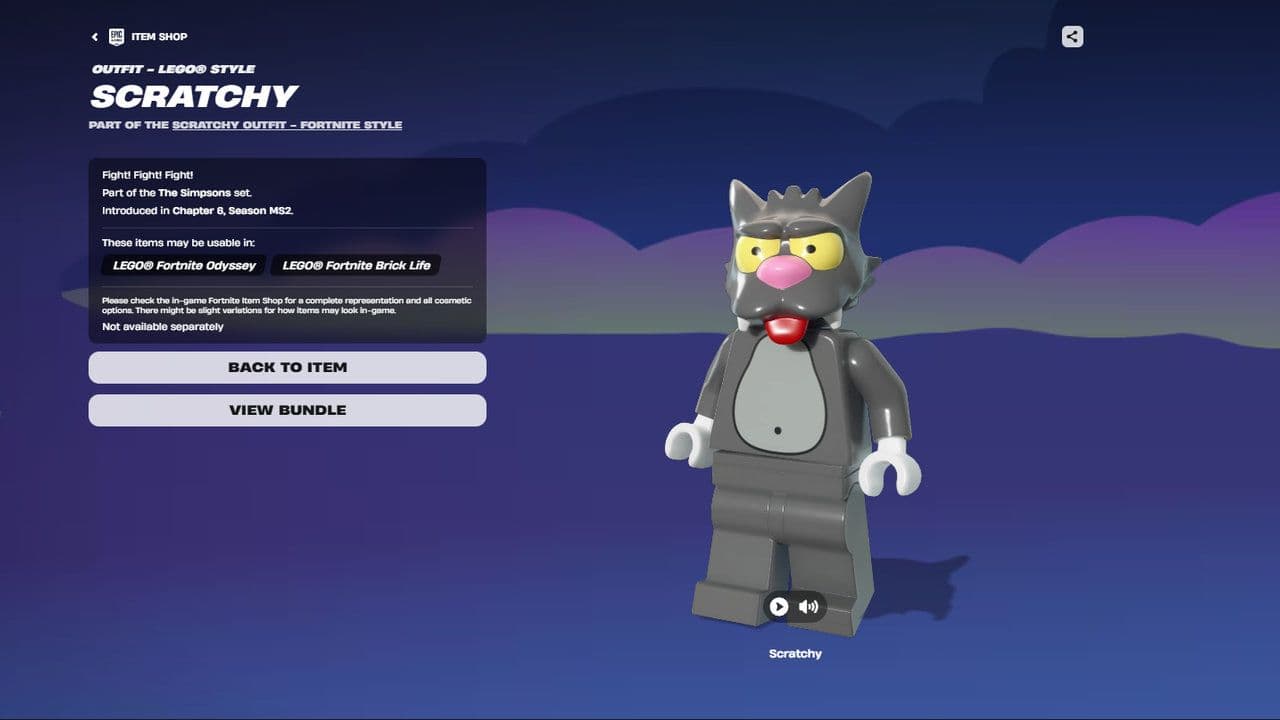Follow the Scratchy Outfit – Fortnite Style link

286,126
